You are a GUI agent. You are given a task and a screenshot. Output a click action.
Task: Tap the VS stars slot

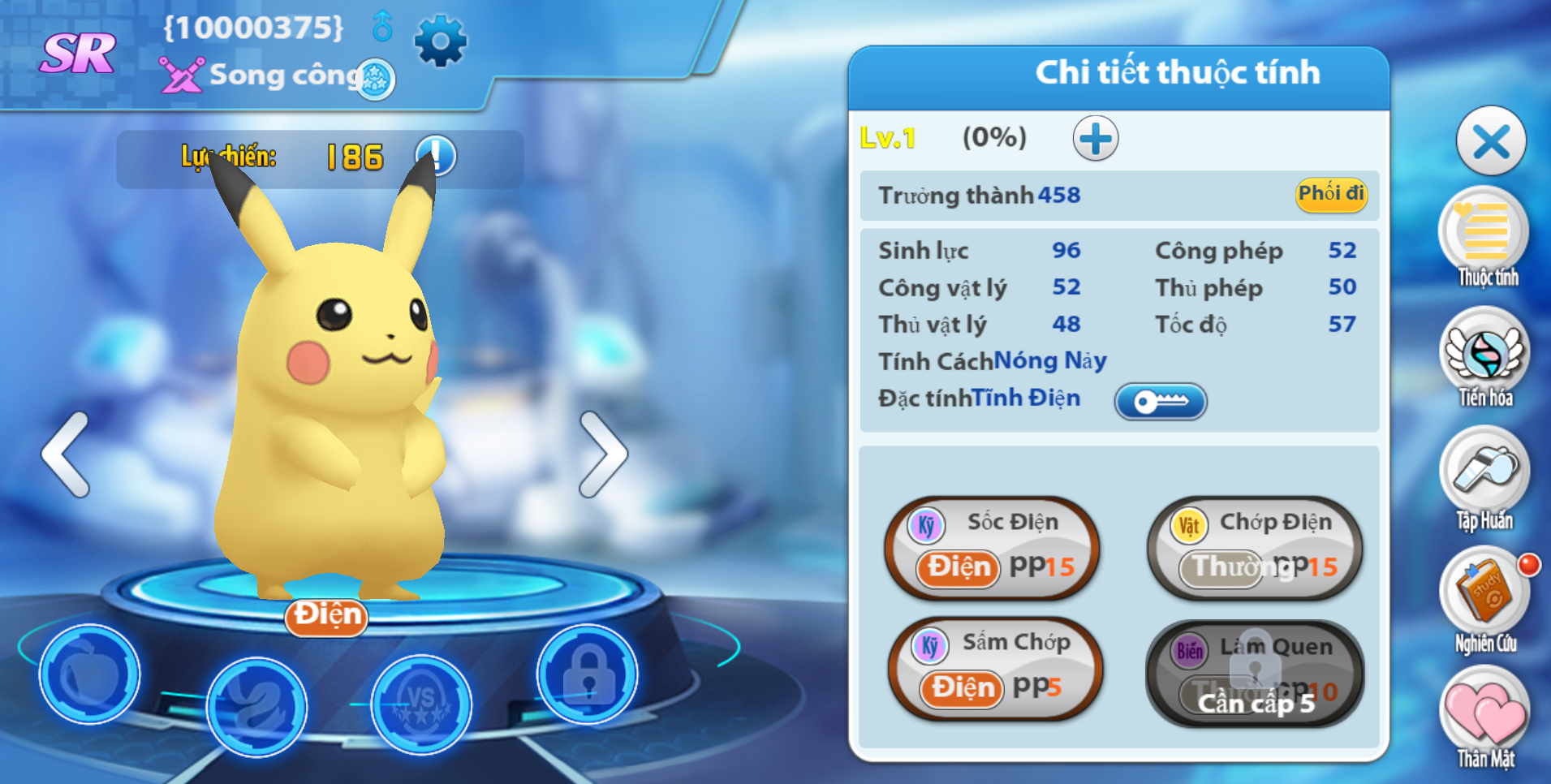click(421, 703)
